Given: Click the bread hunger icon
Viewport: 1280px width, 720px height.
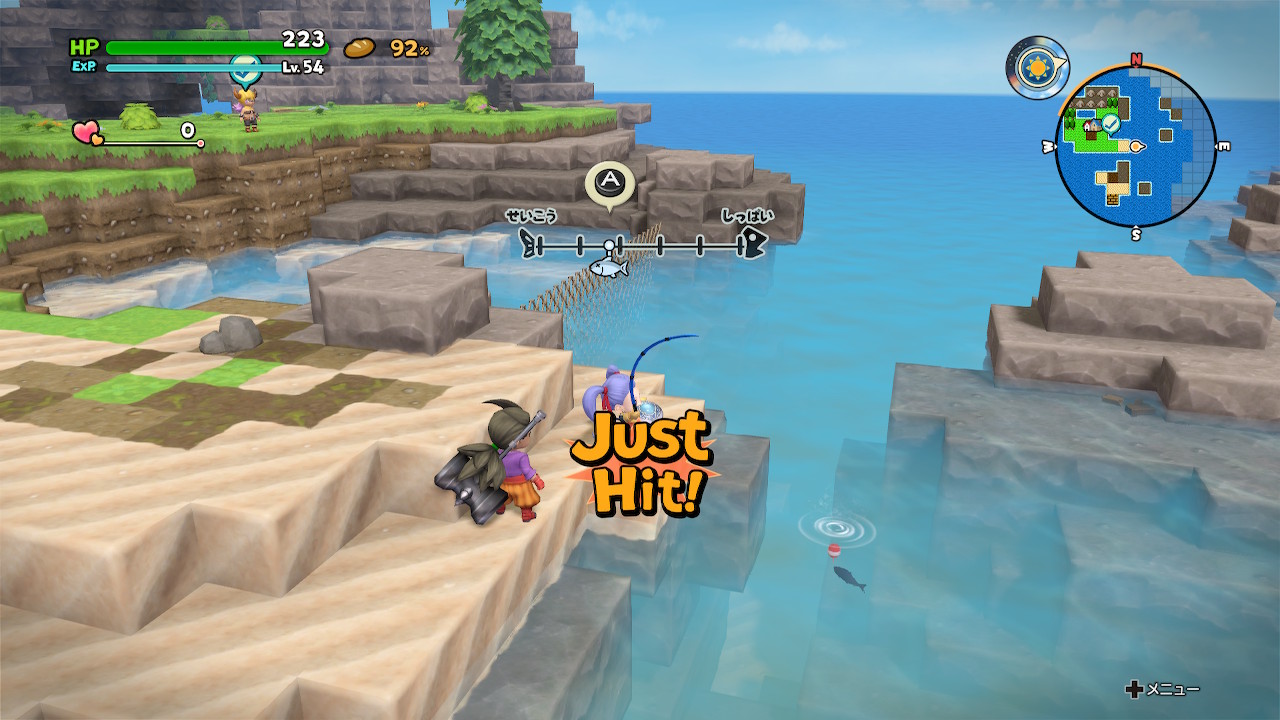Looking at the screenshot, I should click(x=359, y=48).
